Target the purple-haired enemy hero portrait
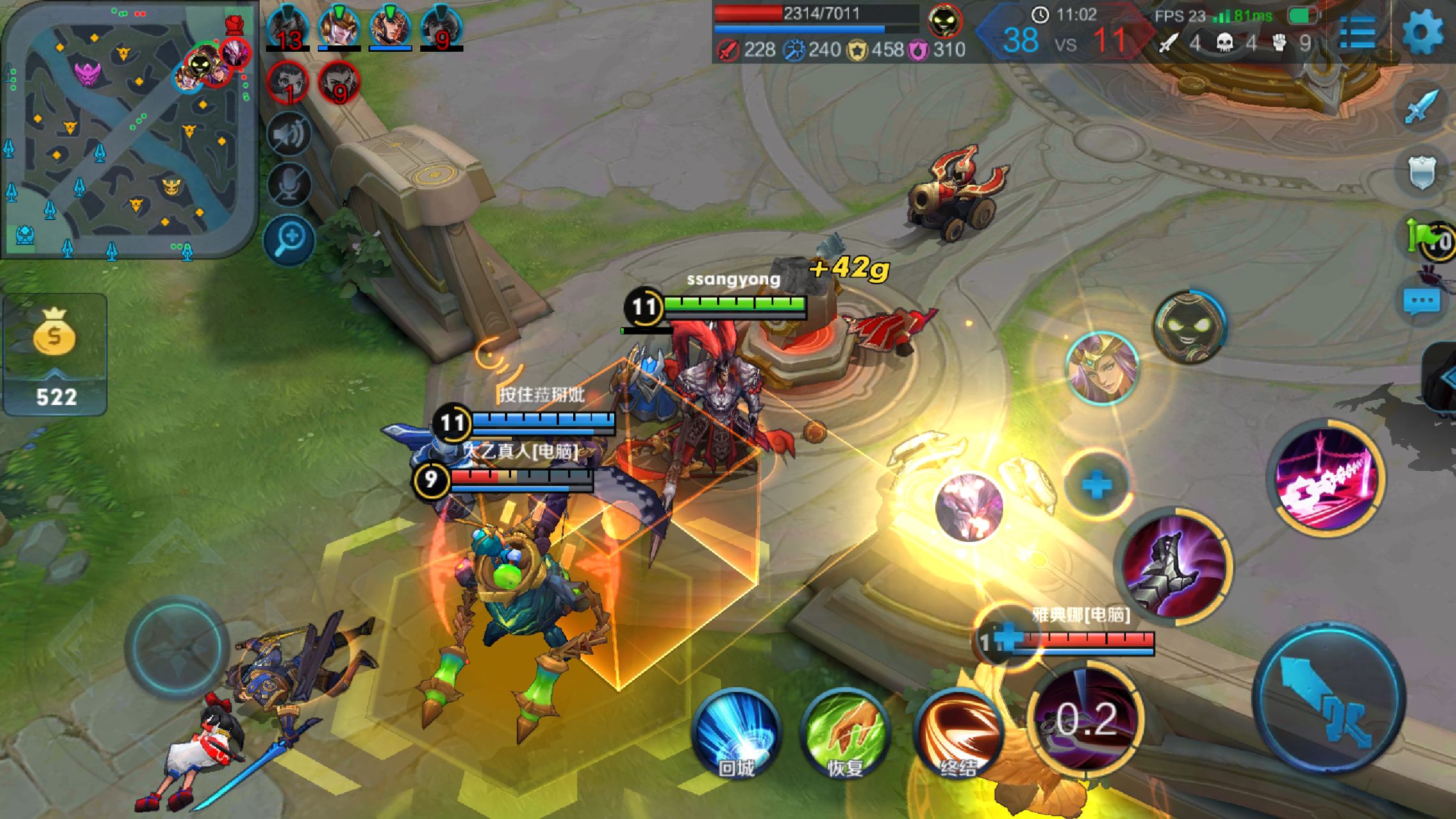The image size is (1456, 819). [x=1102, y=368]
